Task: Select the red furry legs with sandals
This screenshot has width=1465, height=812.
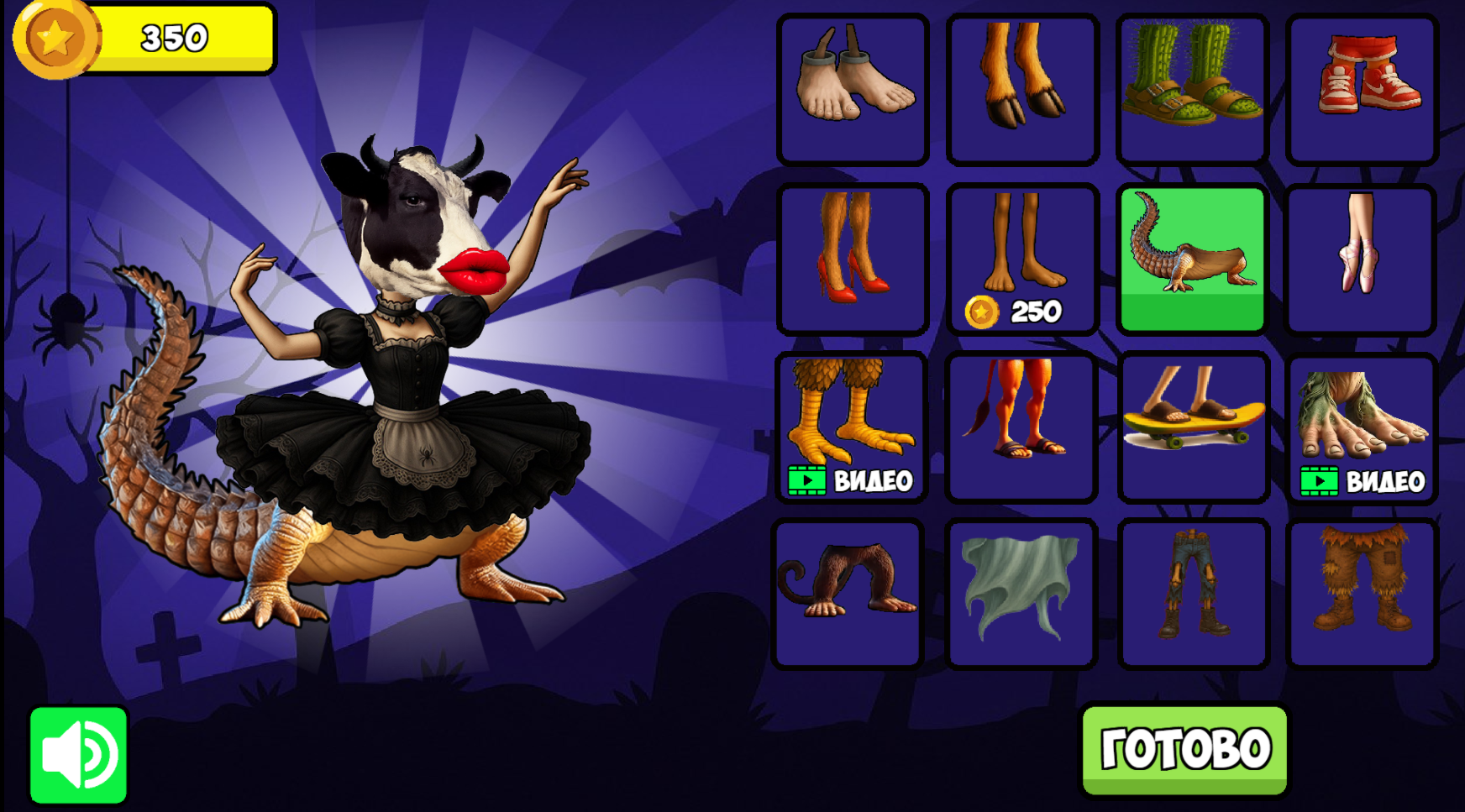Action: click(x=1021, y=424)
